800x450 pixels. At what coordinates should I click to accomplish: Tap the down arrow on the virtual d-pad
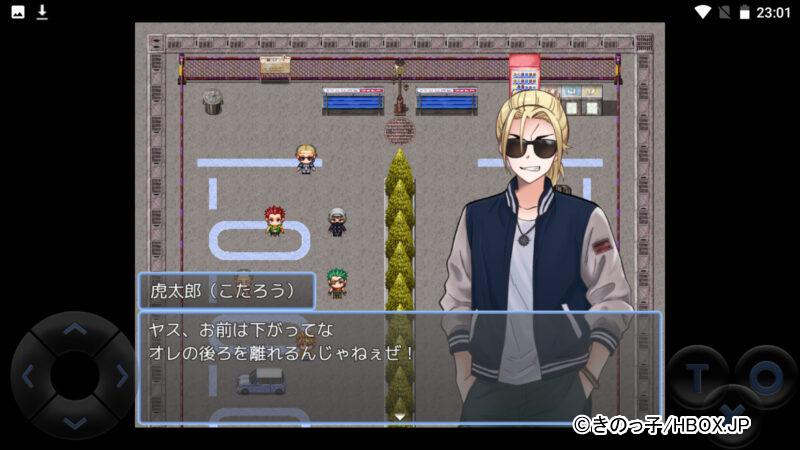tap(74, 422)
